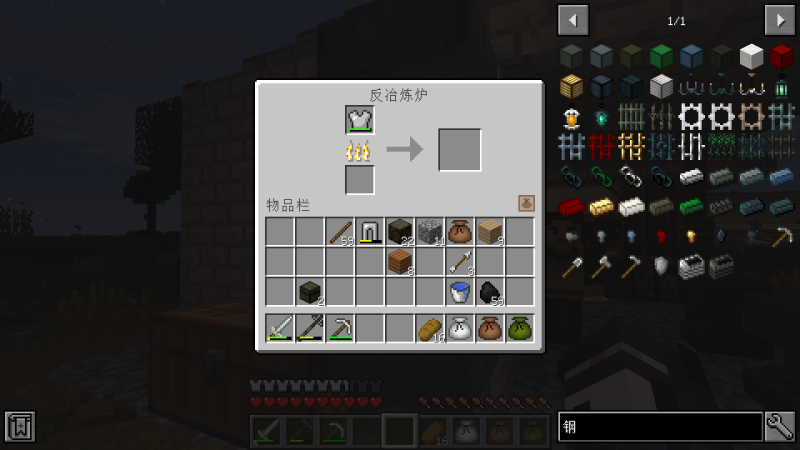Open the pouch button beside the inventory label

click(526, 203)
